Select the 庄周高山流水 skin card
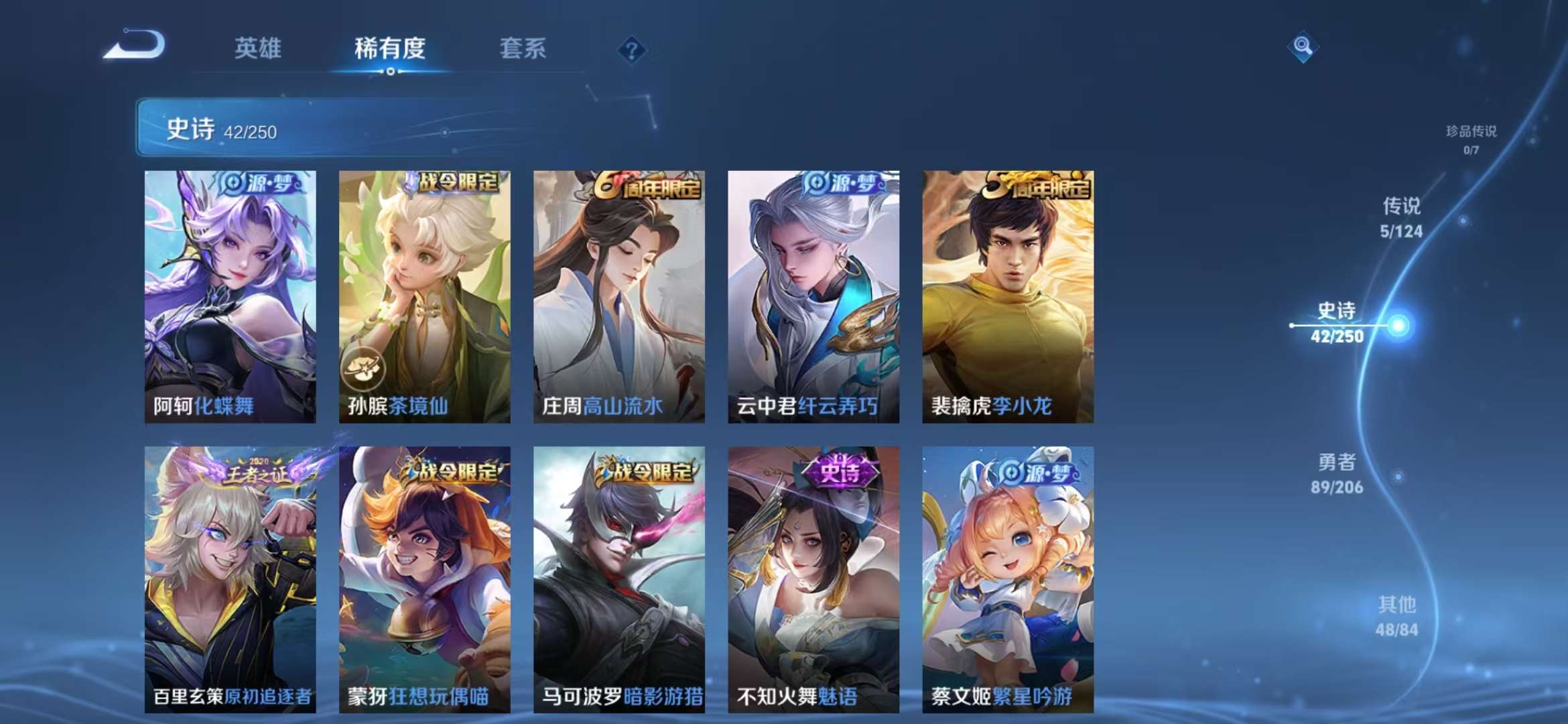The width and height of the screenshot is (1568, 724). 618,295
